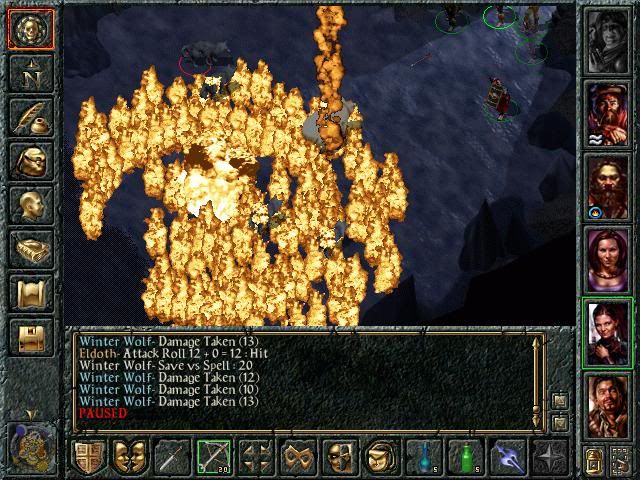
Task: Open the area map with the compass button
Action: click(30, 74)
